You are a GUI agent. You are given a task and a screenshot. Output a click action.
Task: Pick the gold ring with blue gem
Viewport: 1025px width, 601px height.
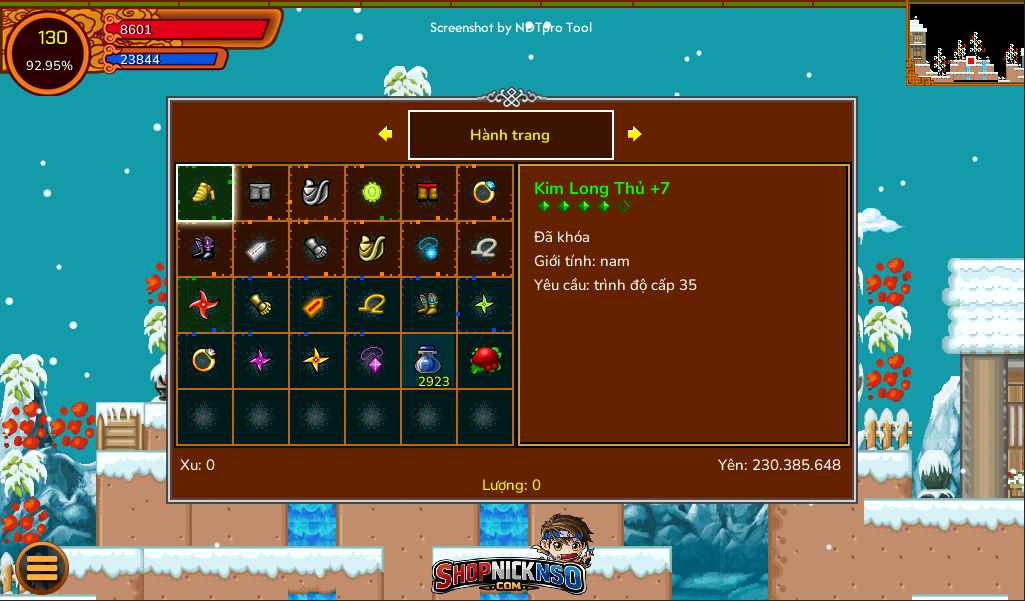[x=485, y=193]
